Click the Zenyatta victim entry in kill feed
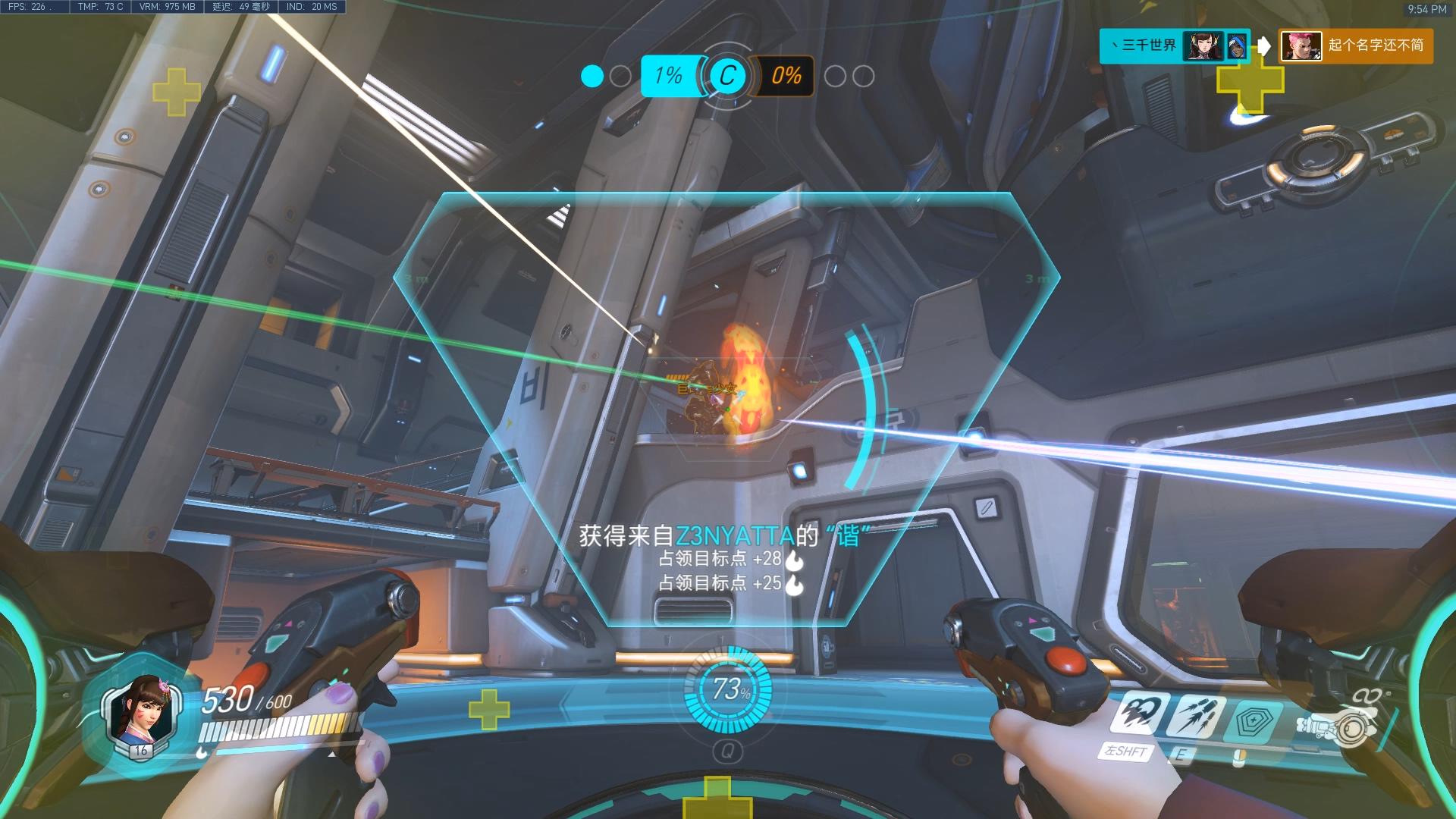 tap(1356, 46)
